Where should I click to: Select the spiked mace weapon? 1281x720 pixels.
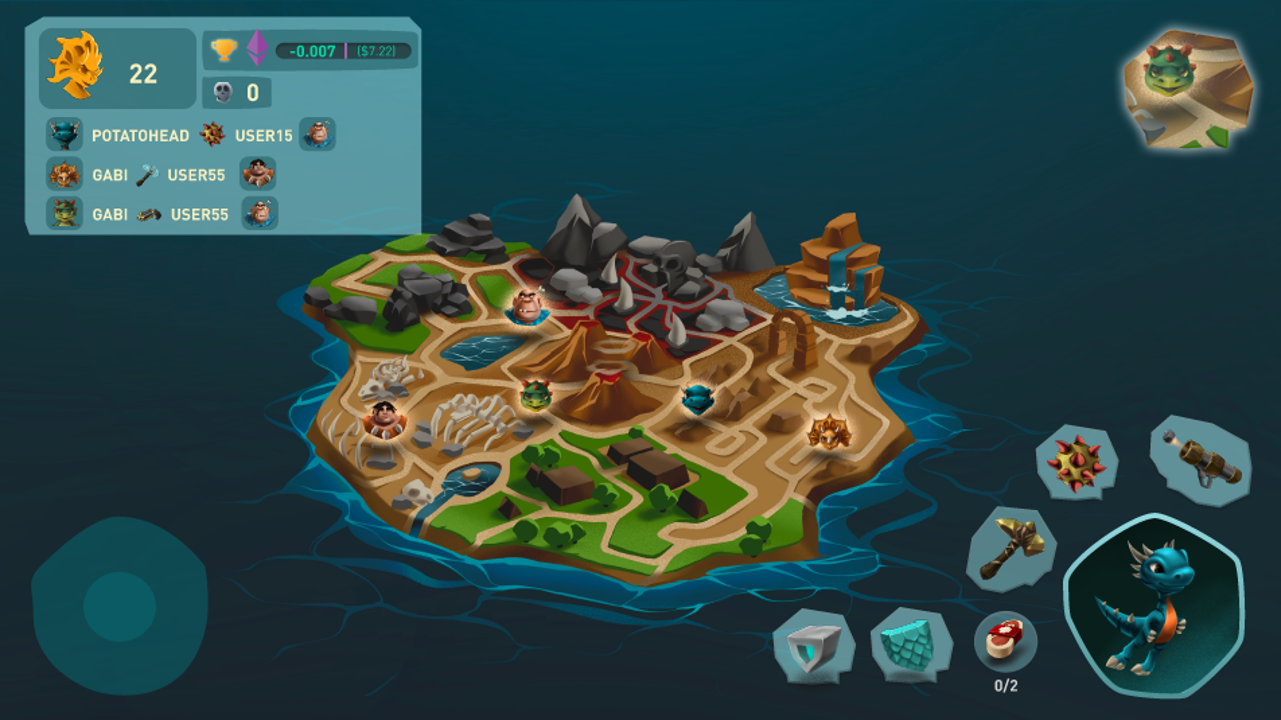tap(1076, 461)
